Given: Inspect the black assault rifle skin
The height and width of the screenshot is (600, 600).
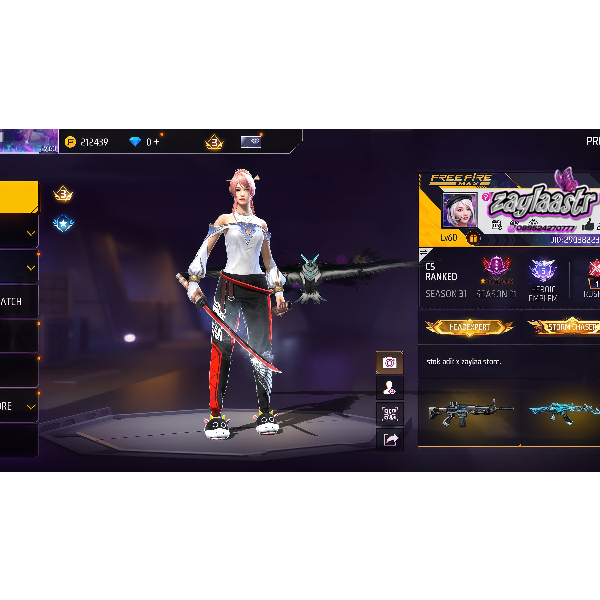Looking at the screenshot, I should pyautogui.click(x=468, y=410).
